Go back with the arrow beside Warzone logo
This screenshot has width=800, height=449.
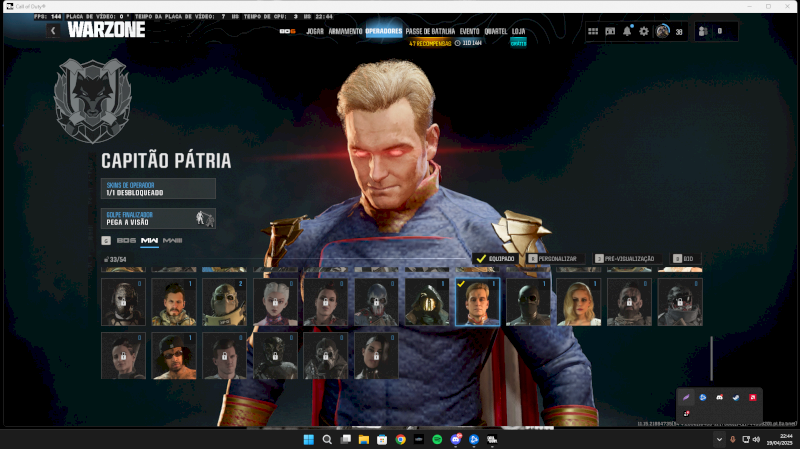[53, 31]
